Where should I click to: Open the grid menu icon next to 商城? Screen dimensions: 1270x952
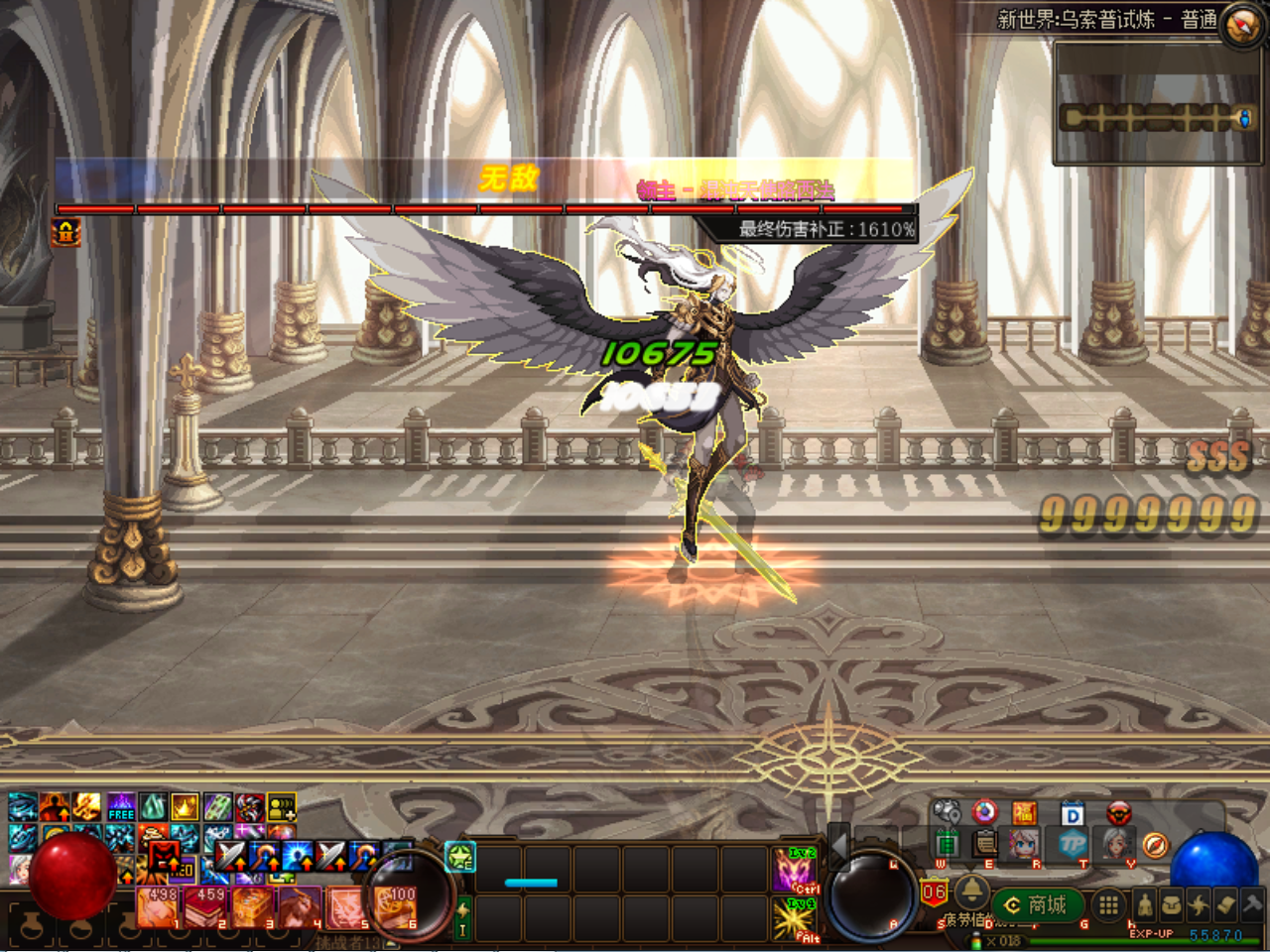tap(1107, 905)
